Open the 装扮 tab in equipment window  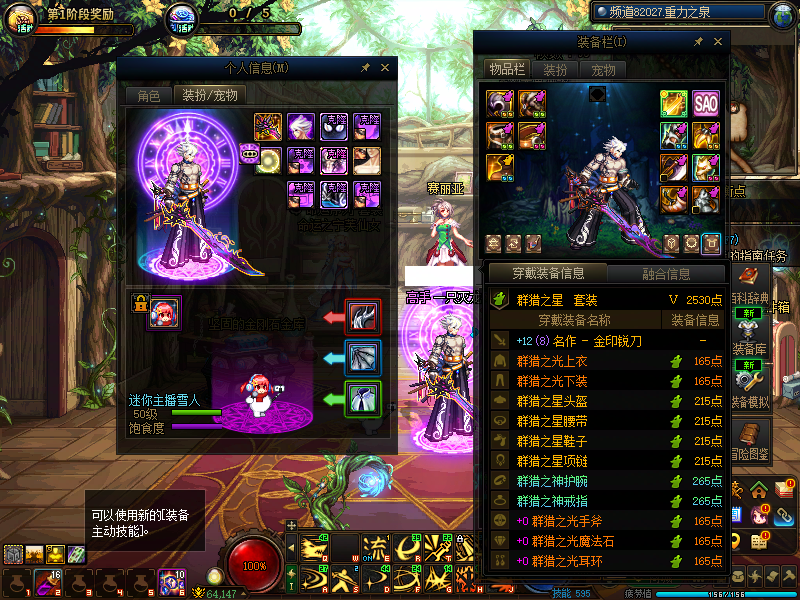[555, 70]
